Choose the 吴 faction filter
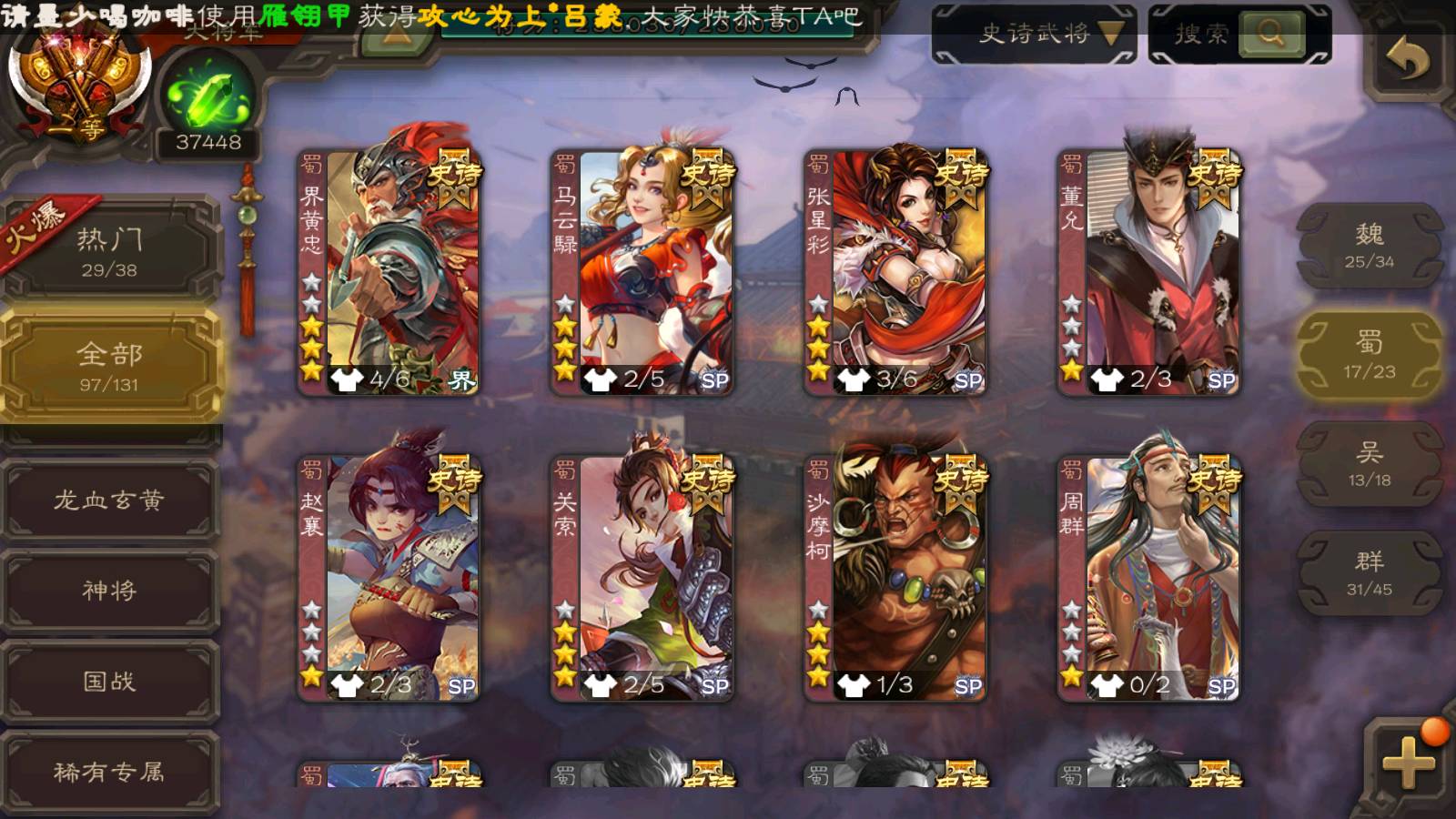Image resolution: width=1456 pixels, height=819 pixels. point(1370,463)
